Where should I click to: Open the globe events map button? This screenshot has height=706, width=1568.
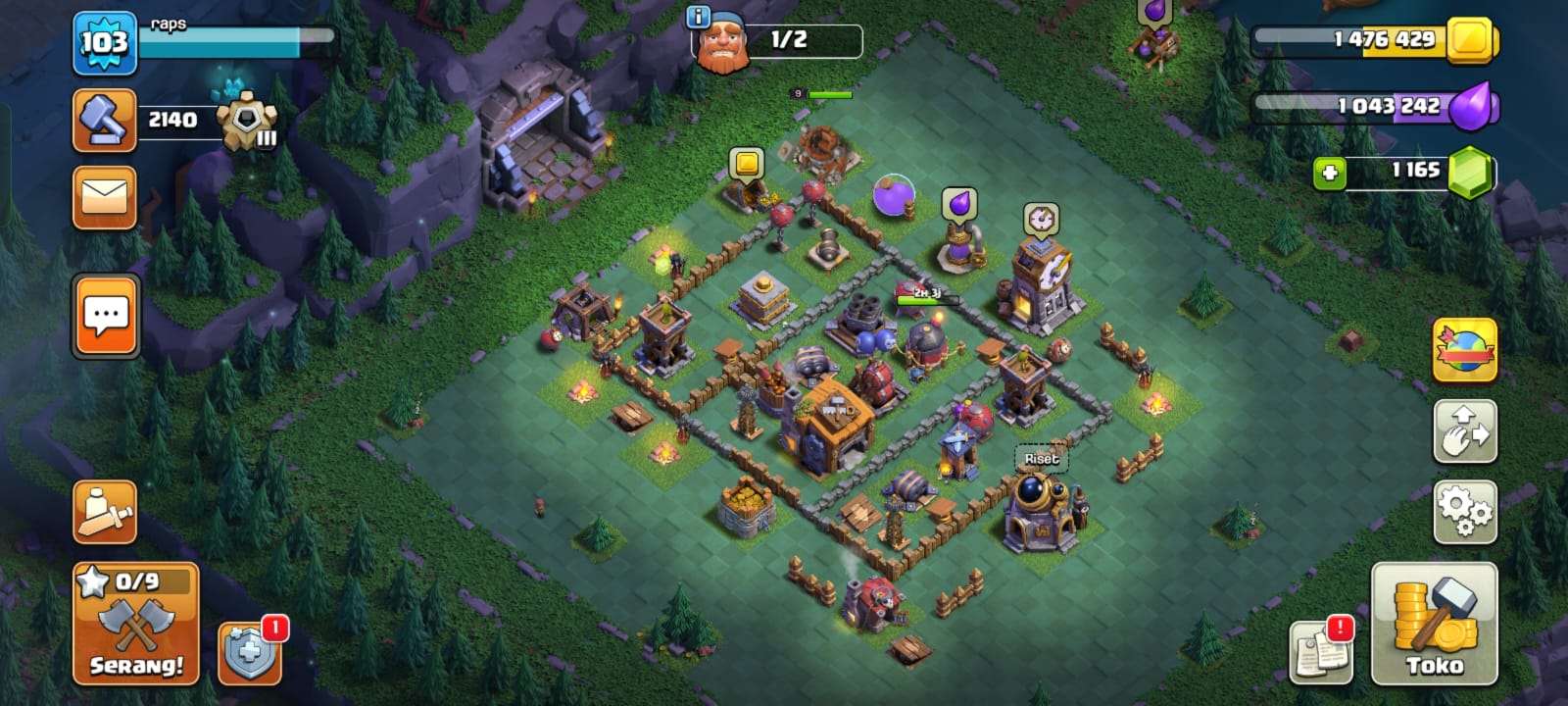pos(1465,350)
